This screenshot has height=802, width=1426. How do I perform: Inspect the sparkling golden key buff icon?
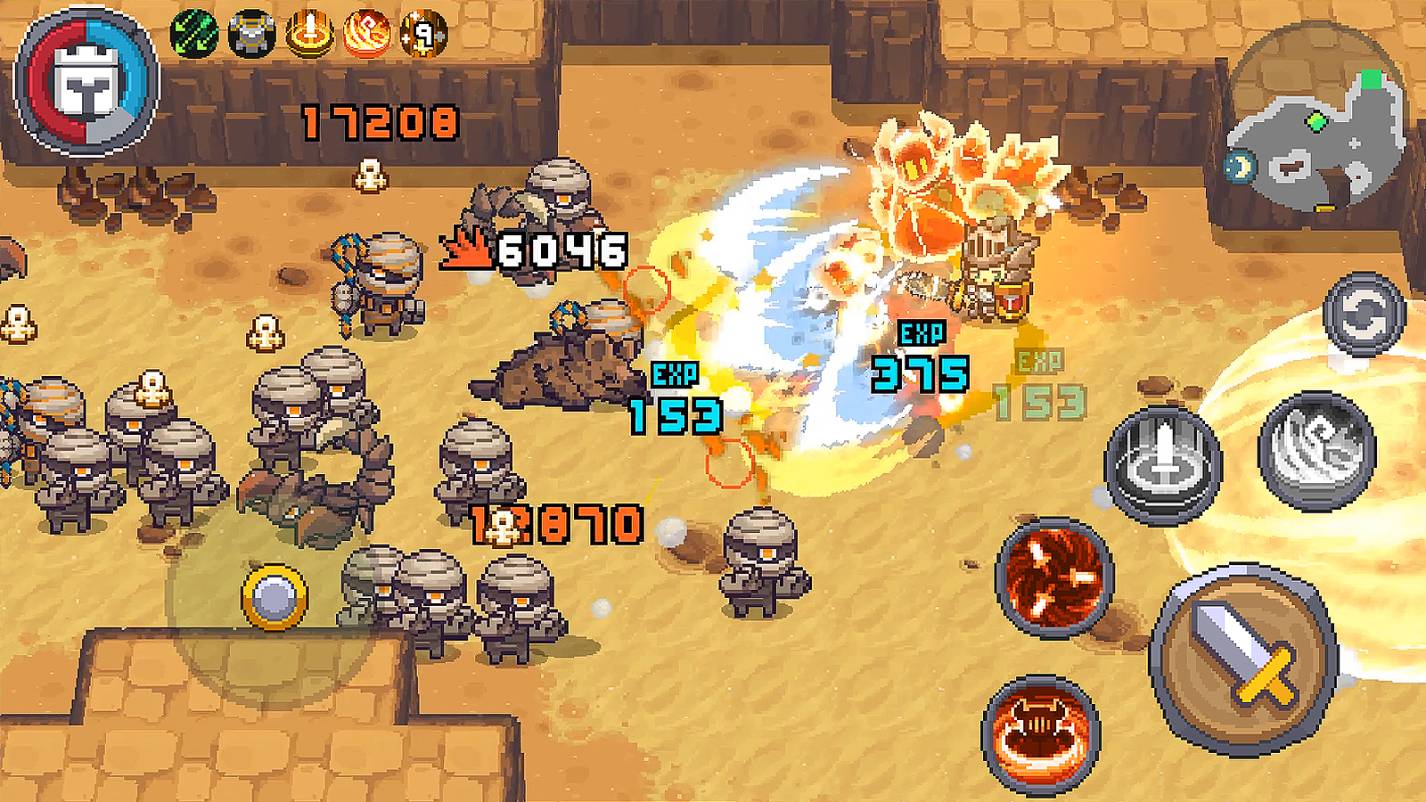[423, 34]
